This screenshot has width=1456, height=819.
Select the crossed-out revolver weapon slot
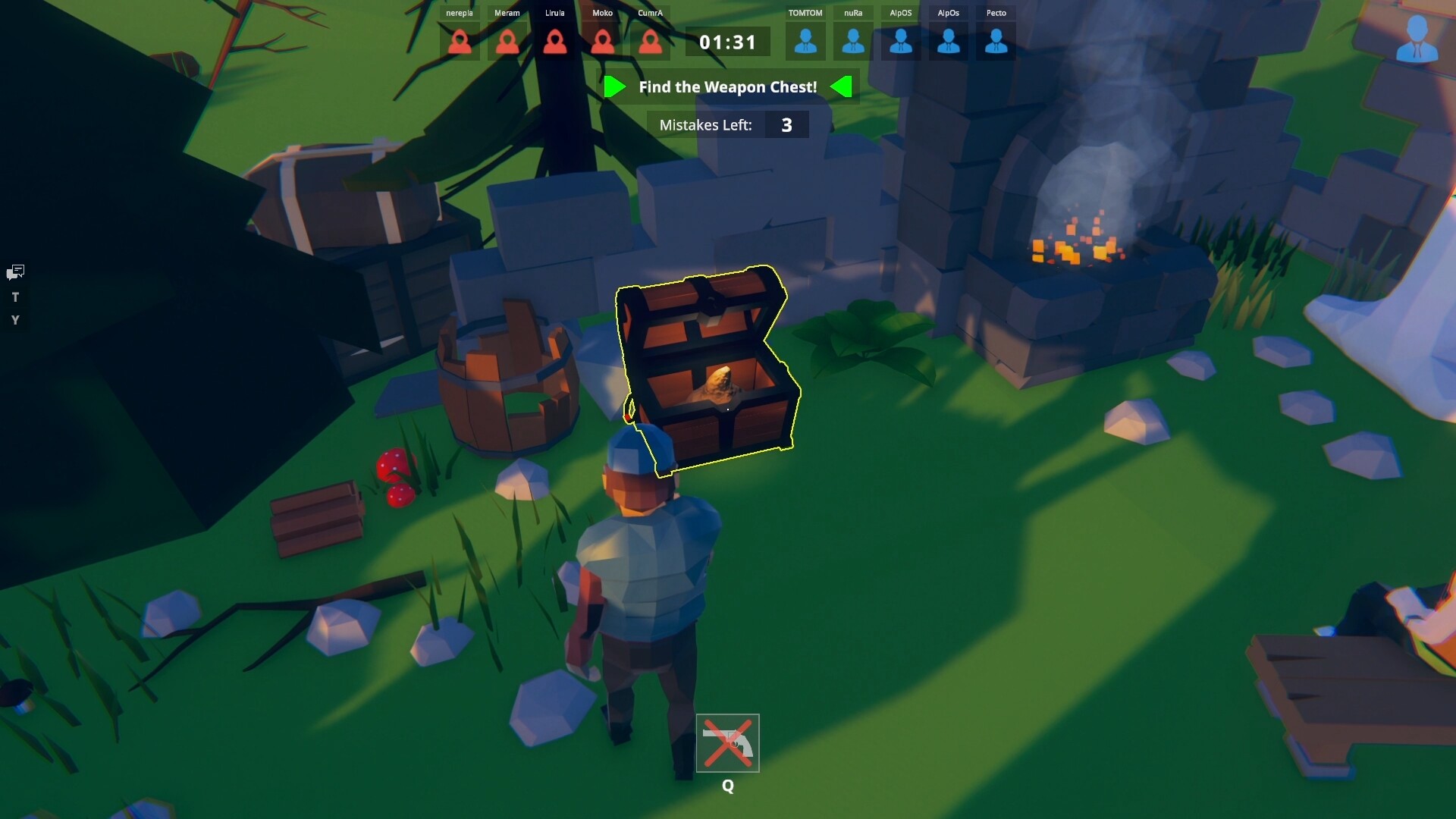click(728, 743)
